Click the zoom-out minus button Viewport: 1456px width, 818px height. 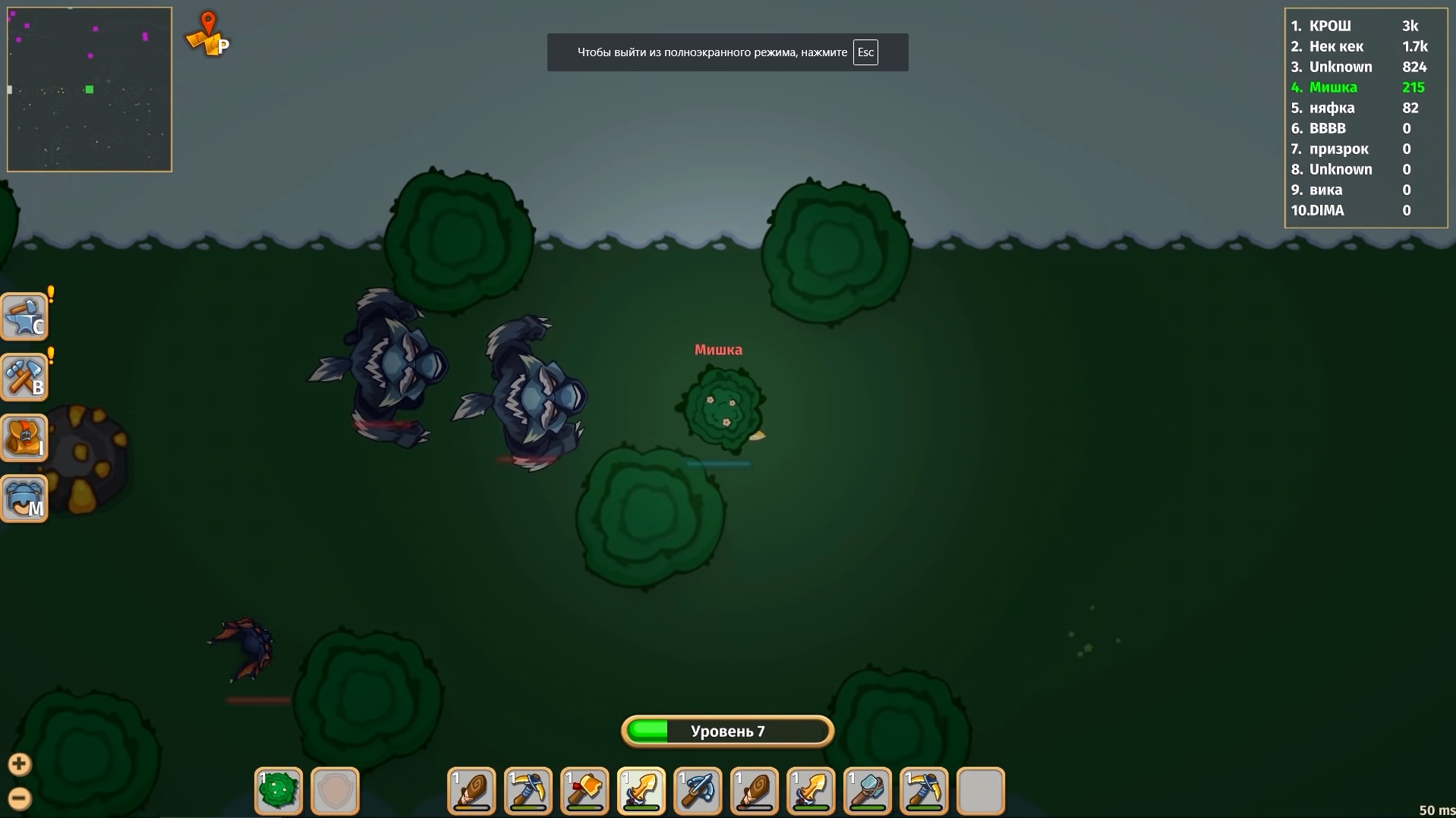pos(19,797)
